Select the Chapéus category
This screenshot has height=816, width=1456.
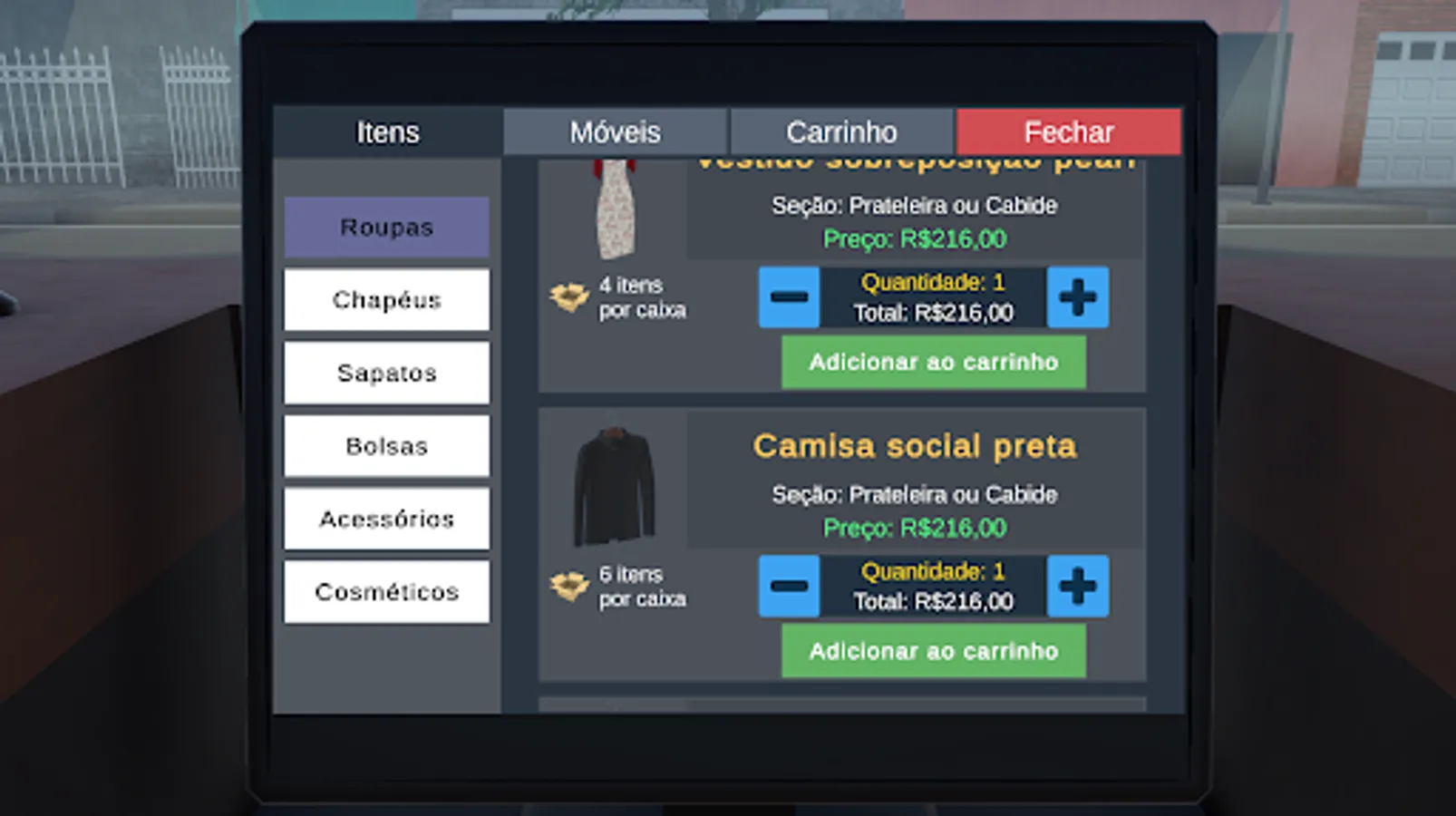386,300
